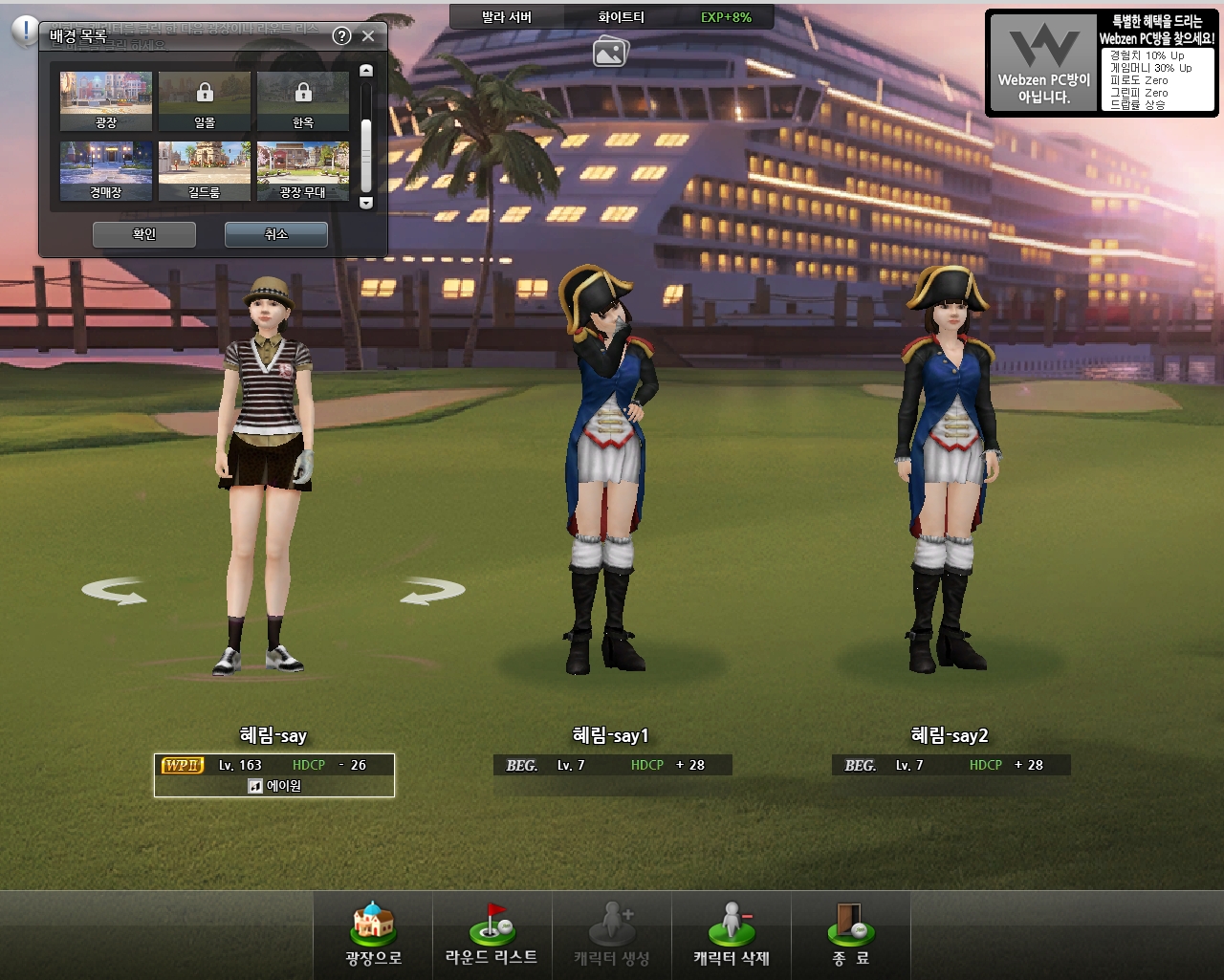Exit the game with 종료

pos(850,935)
